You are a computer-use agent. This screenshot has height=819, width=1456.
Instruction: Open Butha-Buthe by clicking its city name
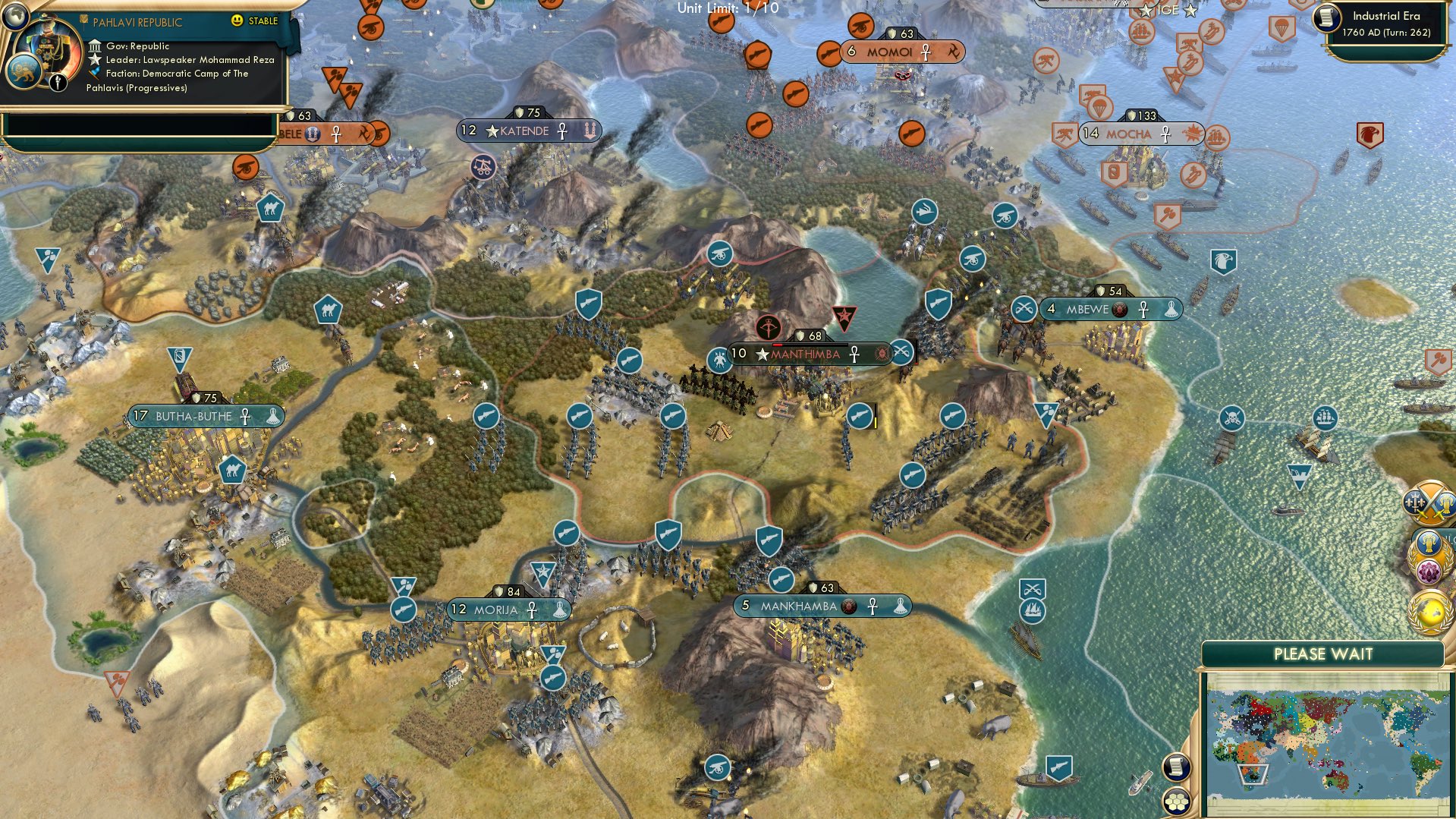click(196, 416)
